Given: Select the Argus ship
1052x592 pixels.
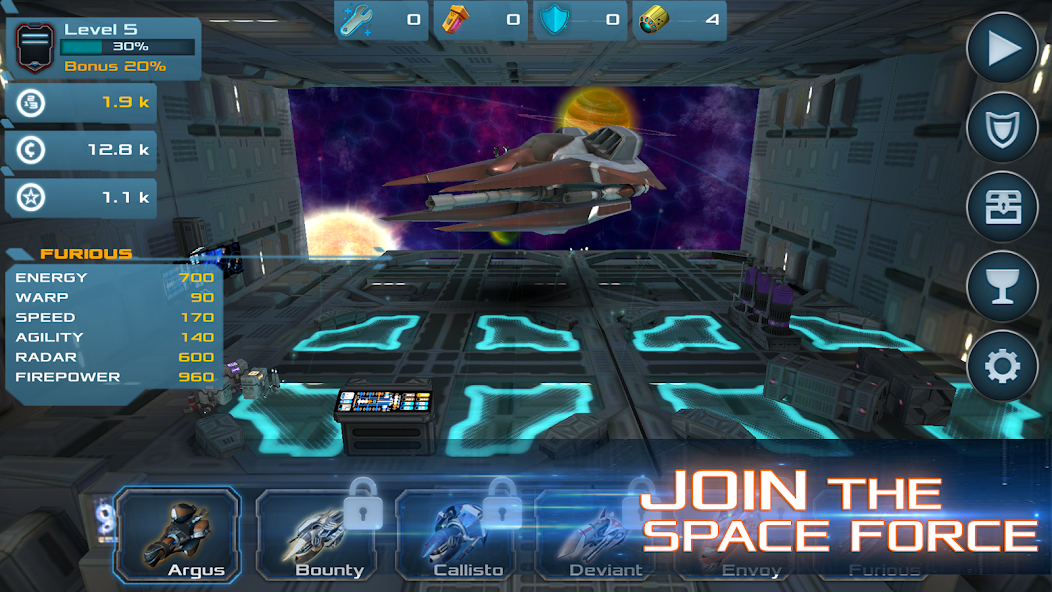Looking at the screenshot, I should click(x=177, y=535).
